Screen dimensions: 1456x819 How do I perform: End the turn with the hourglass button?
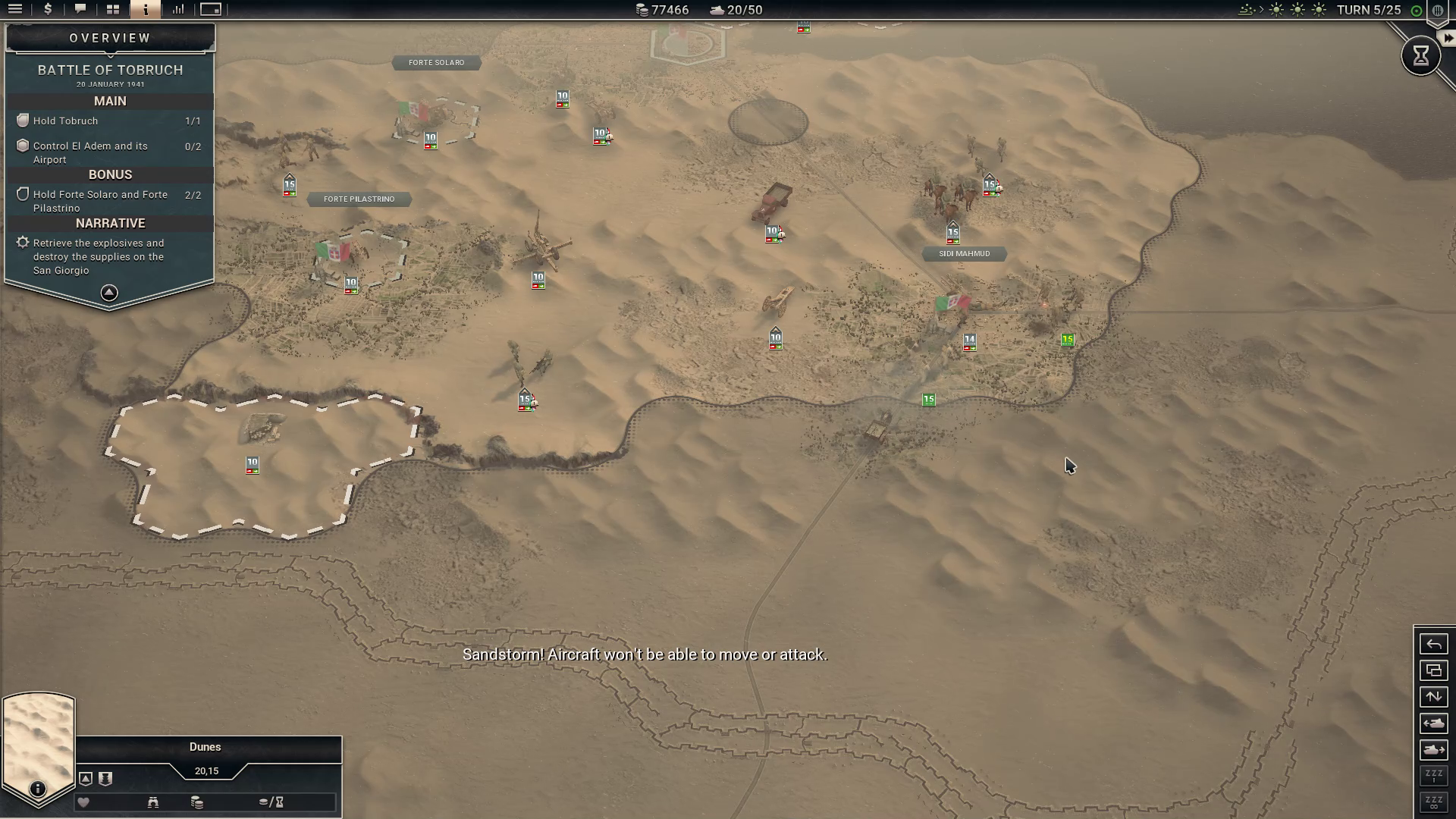click(1420, 55)
